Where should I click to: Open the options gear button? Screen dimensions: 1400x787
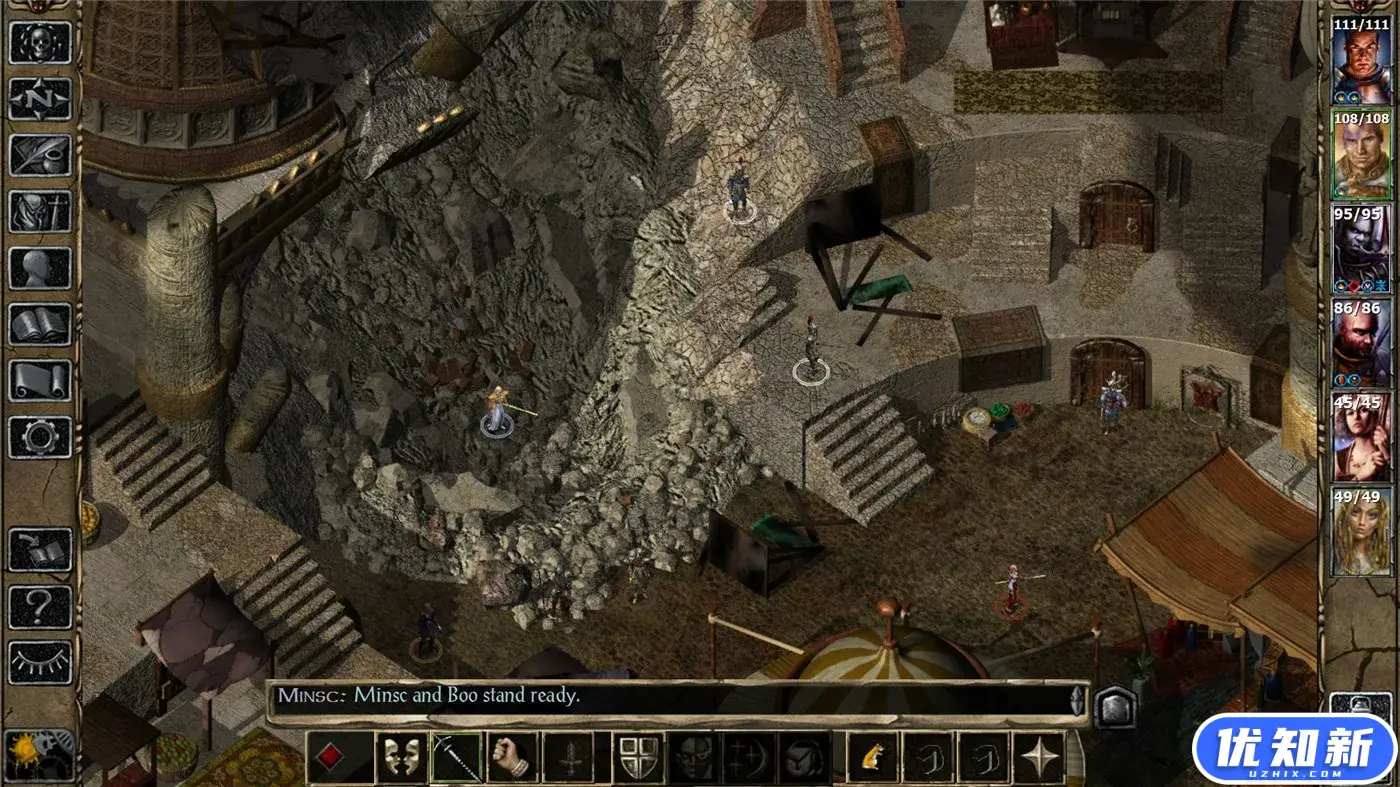tap(40, 436)
